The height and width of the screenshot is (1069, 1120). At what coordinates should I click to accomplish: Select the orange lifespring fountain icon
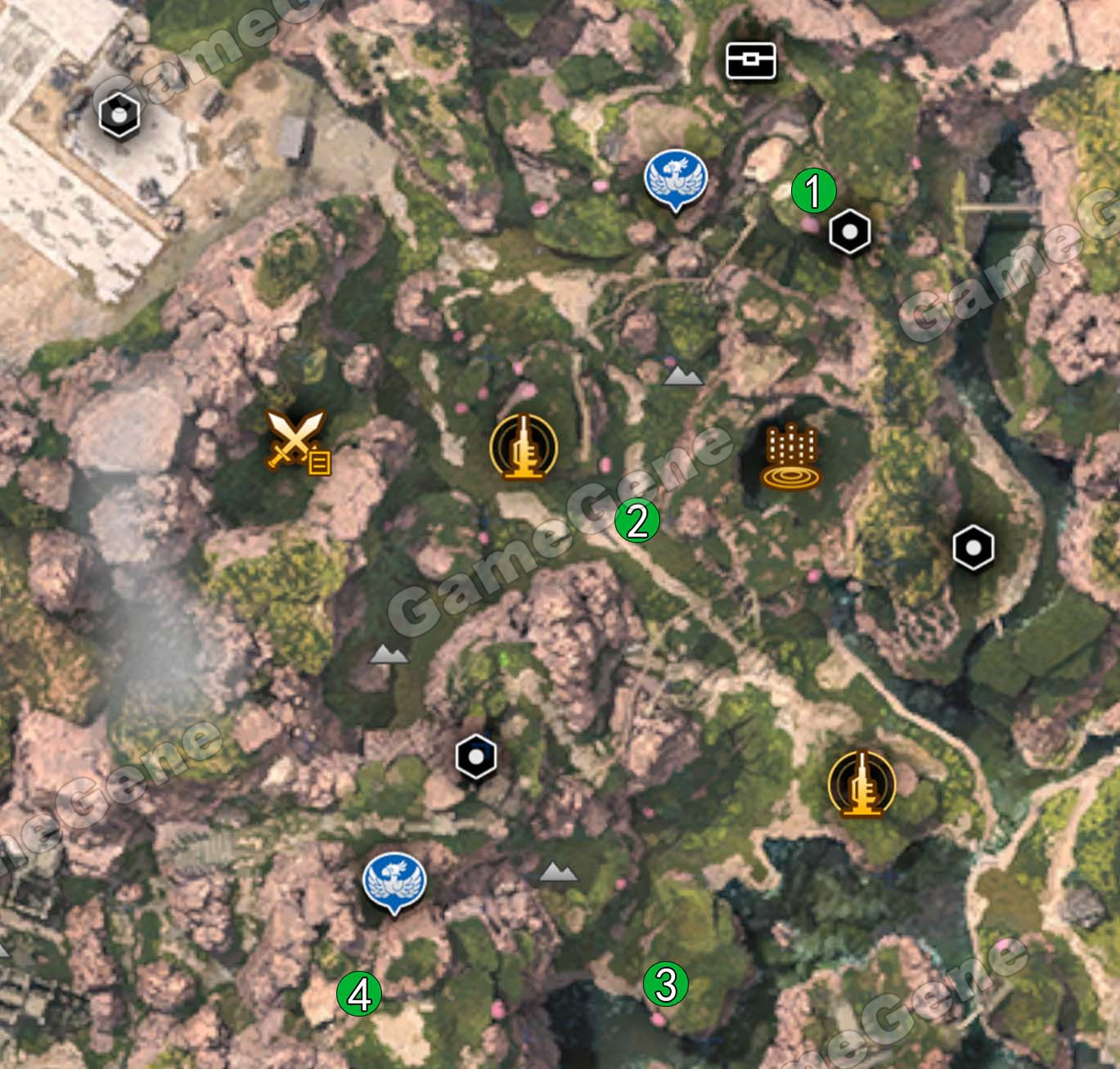790,457
